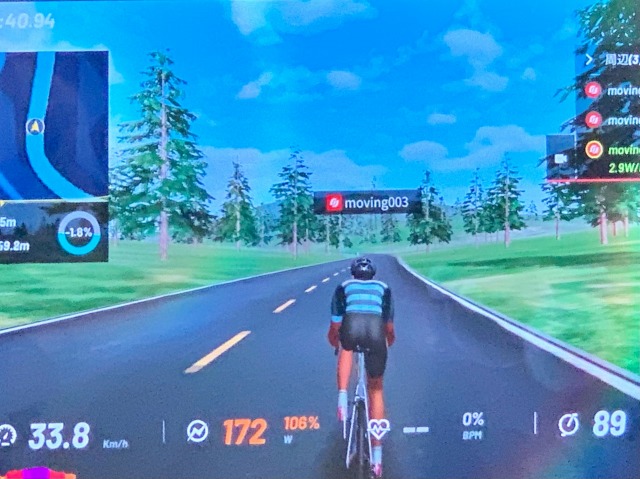Image resolution: width=640 pixels, height=479 pixels.
Task: Select the top rider in nearby list
Action: point(612,90)
